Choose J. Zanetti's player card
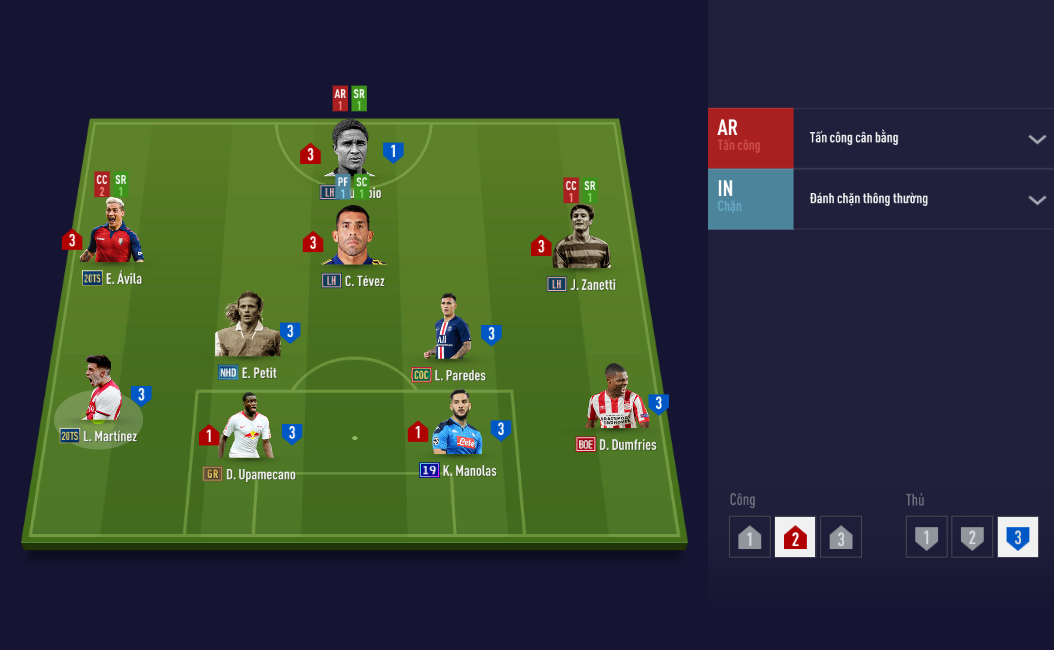 pos(581,240)
